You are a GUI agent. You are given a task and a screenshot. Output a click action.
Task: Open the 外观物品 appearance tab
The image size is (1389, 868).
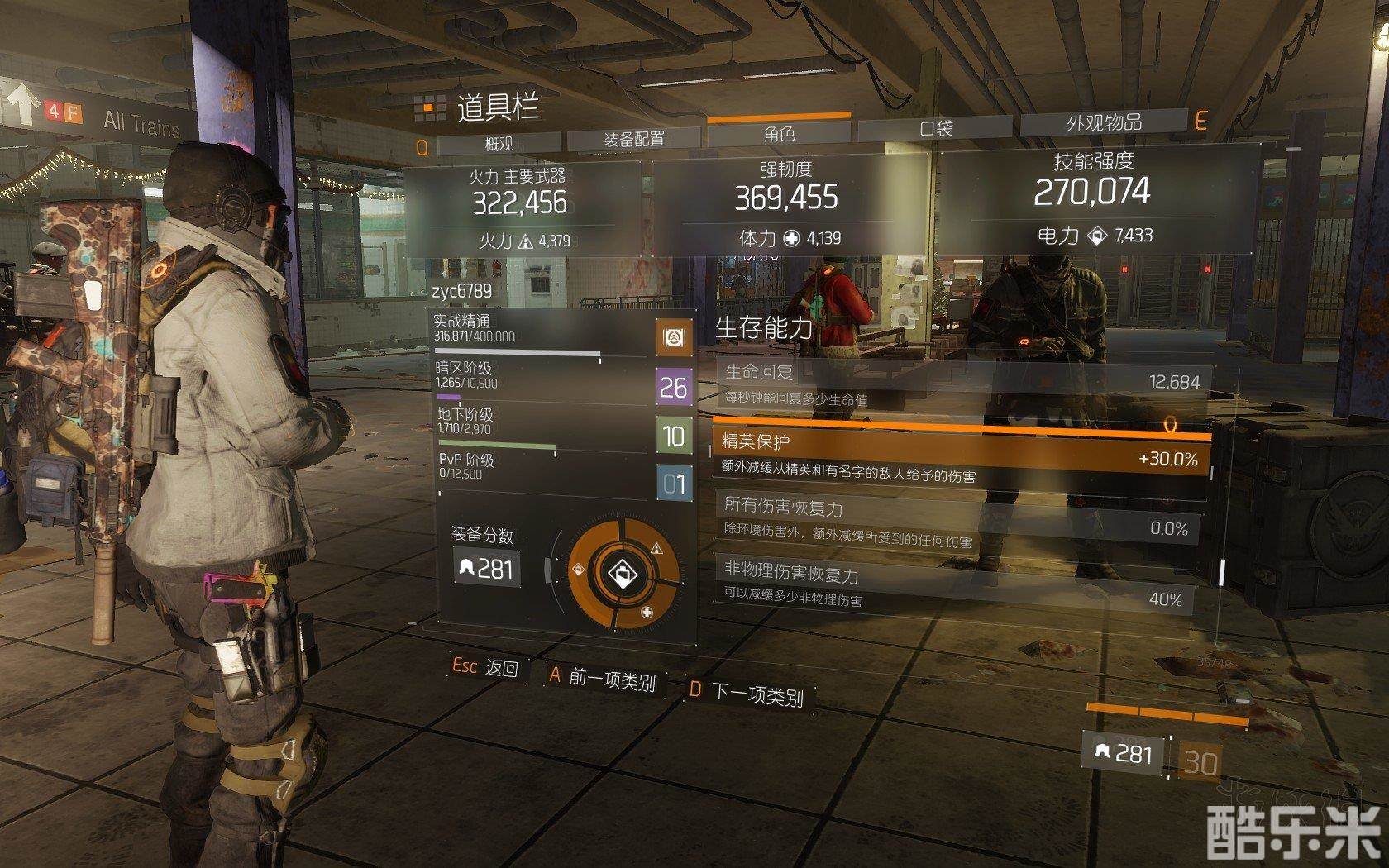pyautogui.click(x=1104, y=123)
